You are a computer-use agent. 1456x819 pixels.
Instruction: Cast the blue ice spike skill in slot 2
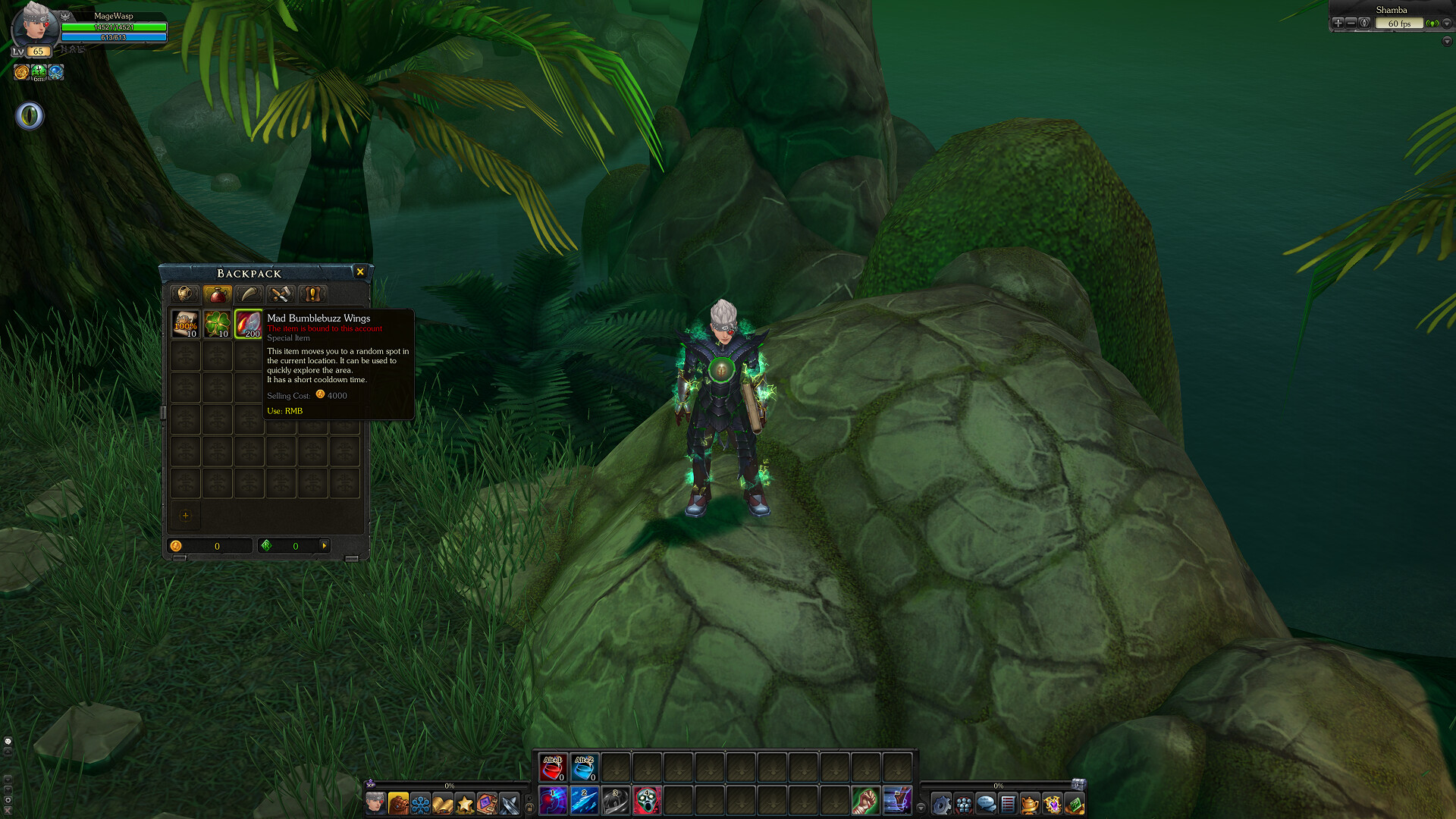[x=585, y=802]
